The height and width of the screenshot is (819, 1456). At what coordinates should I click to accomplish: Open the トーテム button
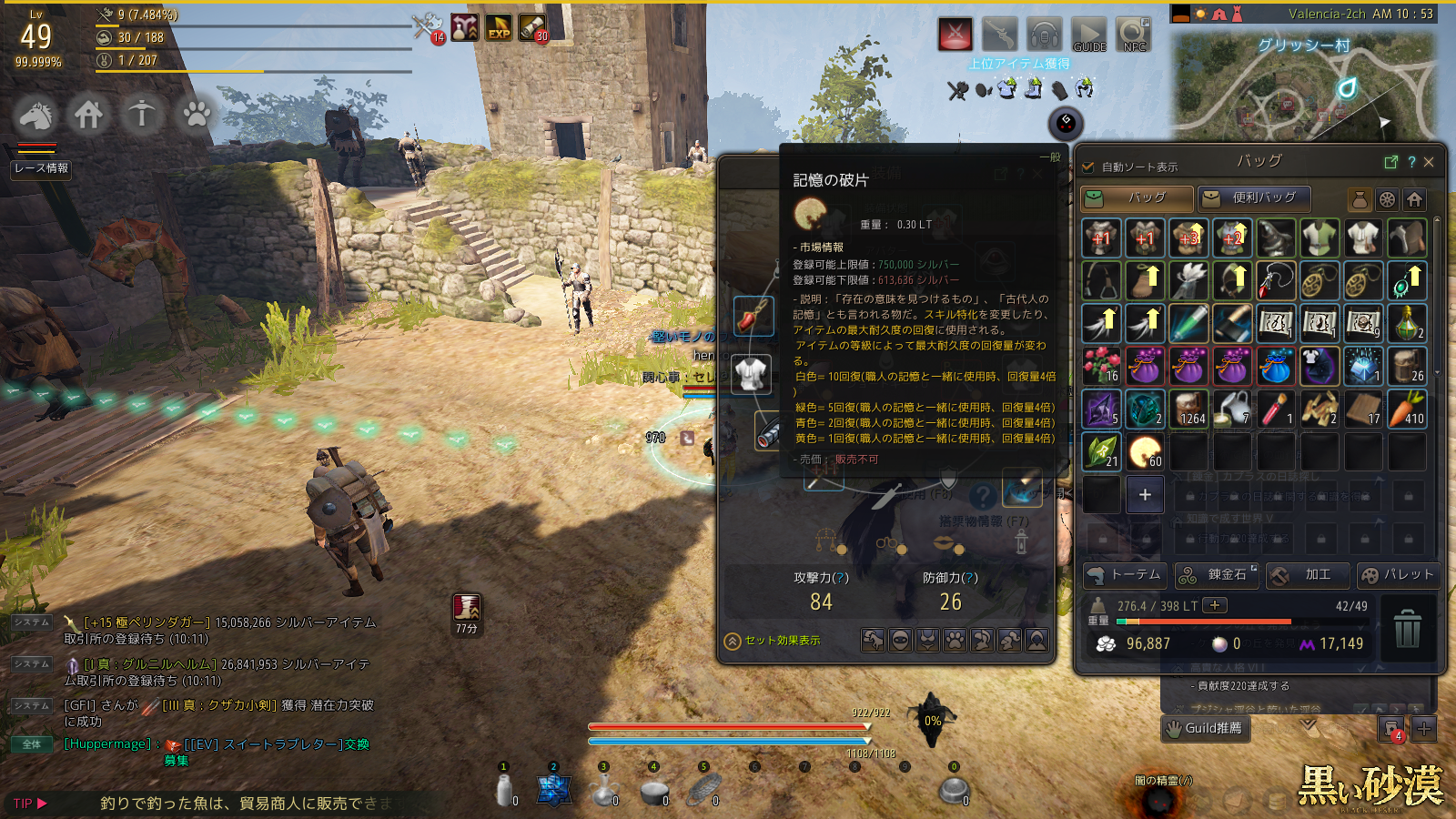coord(1126,575)
